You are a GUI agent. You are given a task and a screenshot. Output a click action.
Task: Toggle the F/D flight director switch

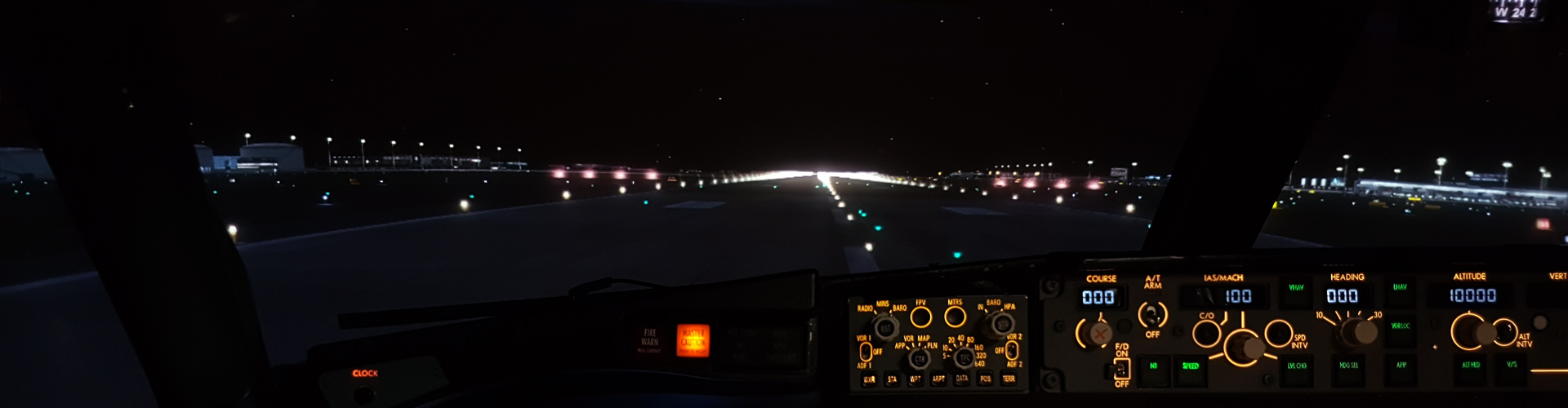1122,368
